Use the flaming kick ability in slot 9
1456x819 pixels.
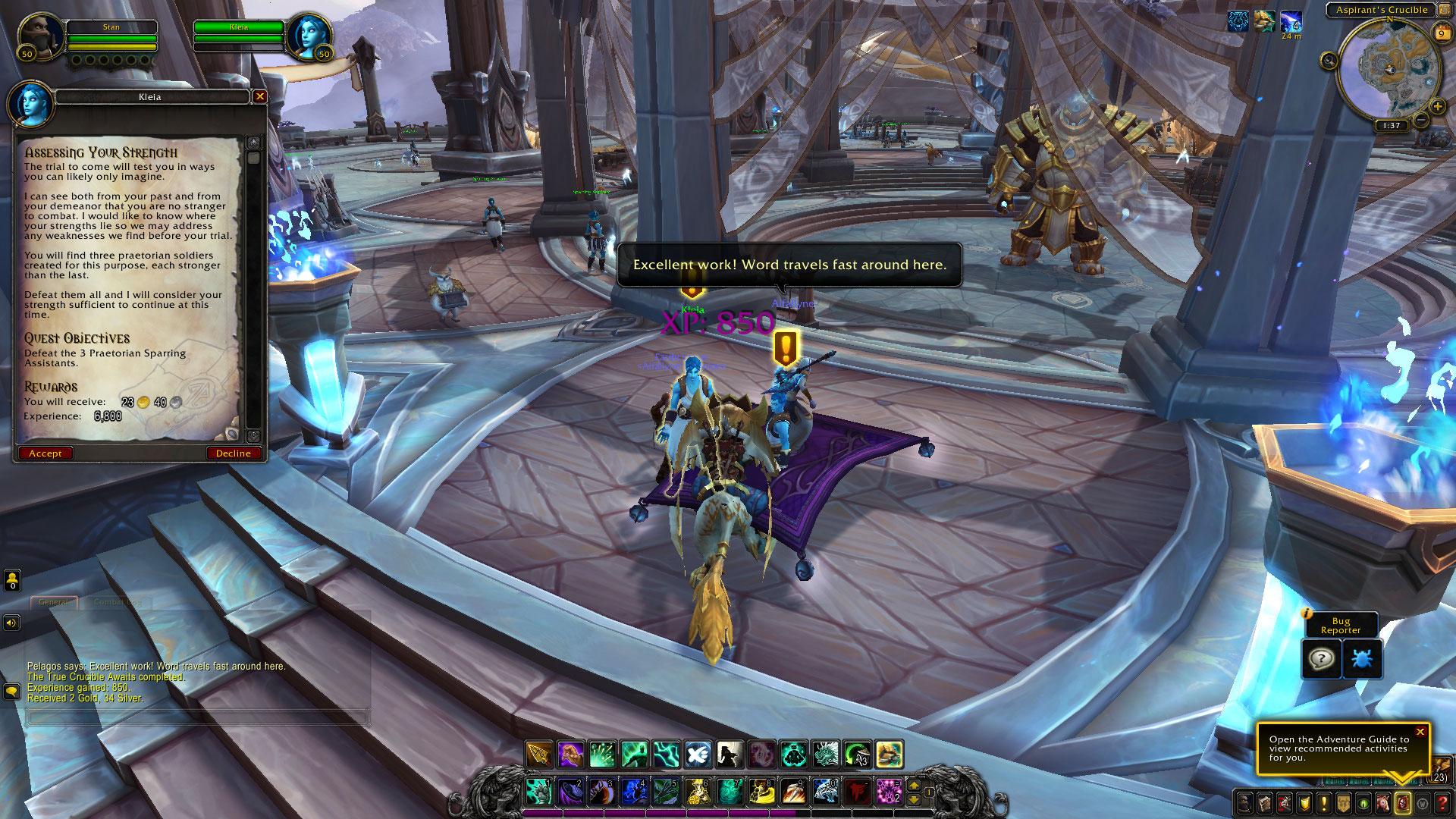(x=792, y=792)
